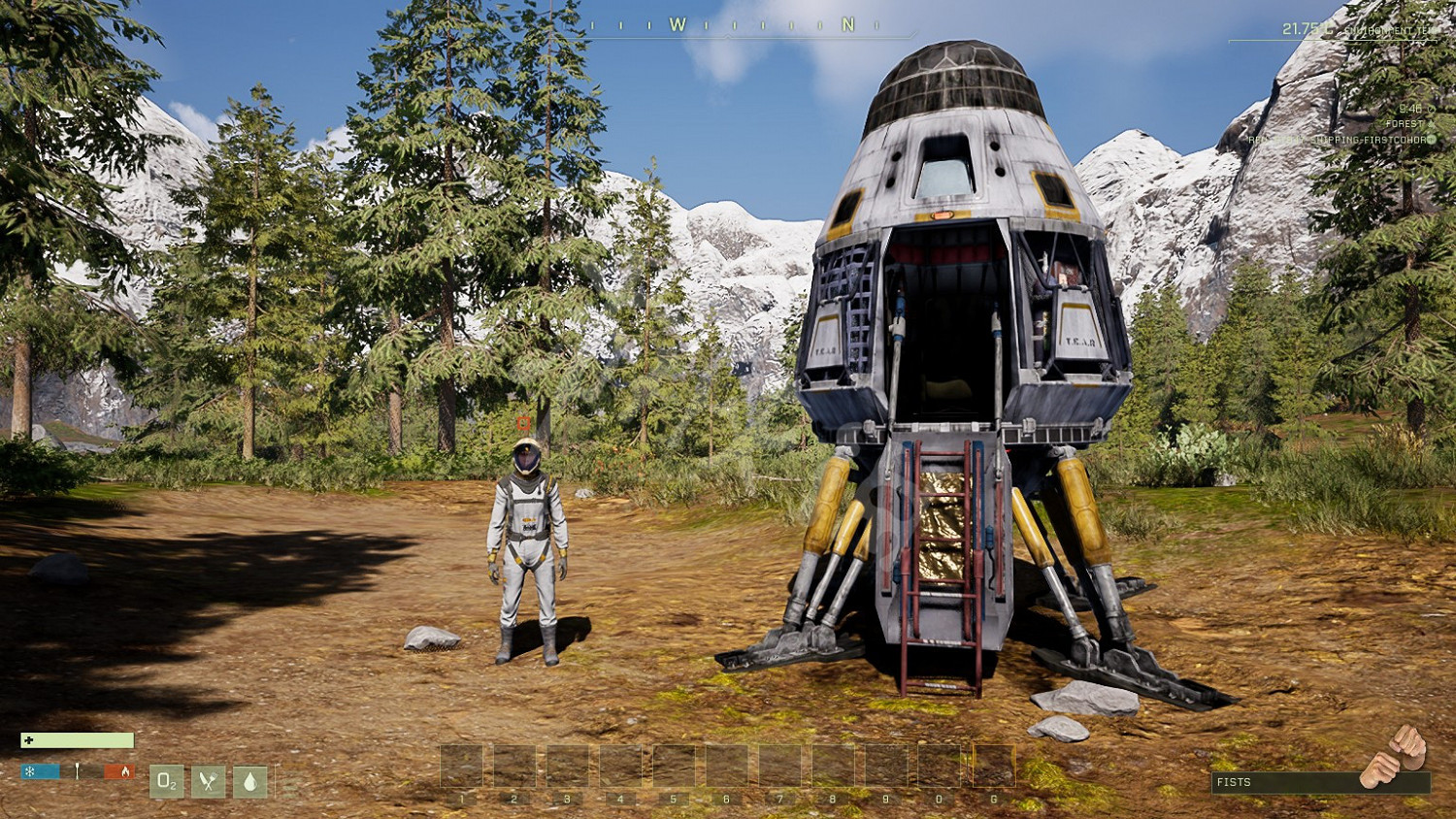Select the food status icon
Viewport: 1456px width, 819px height.
[x=208, y=781]
